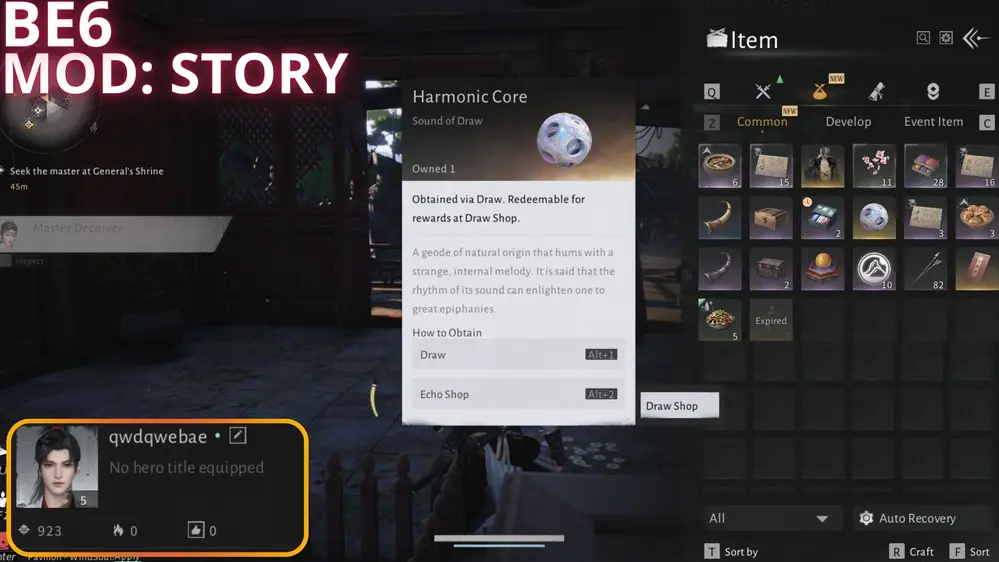Select the Common items tab
Viewport: 999px width, 562px height.
pyautogui.click(x=762, y=122)
